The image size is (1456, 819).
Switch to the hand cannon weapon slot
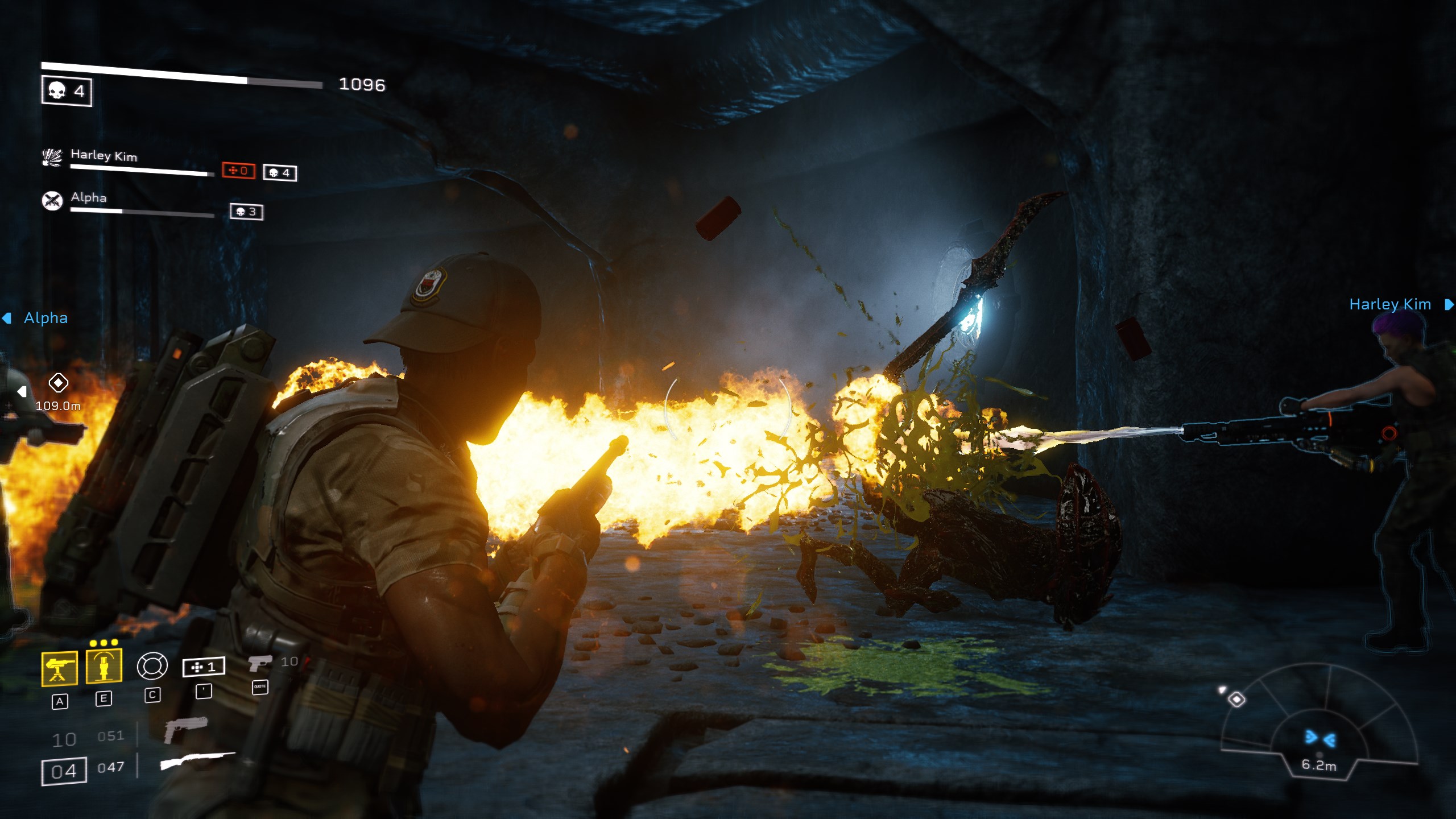point(185,730)
